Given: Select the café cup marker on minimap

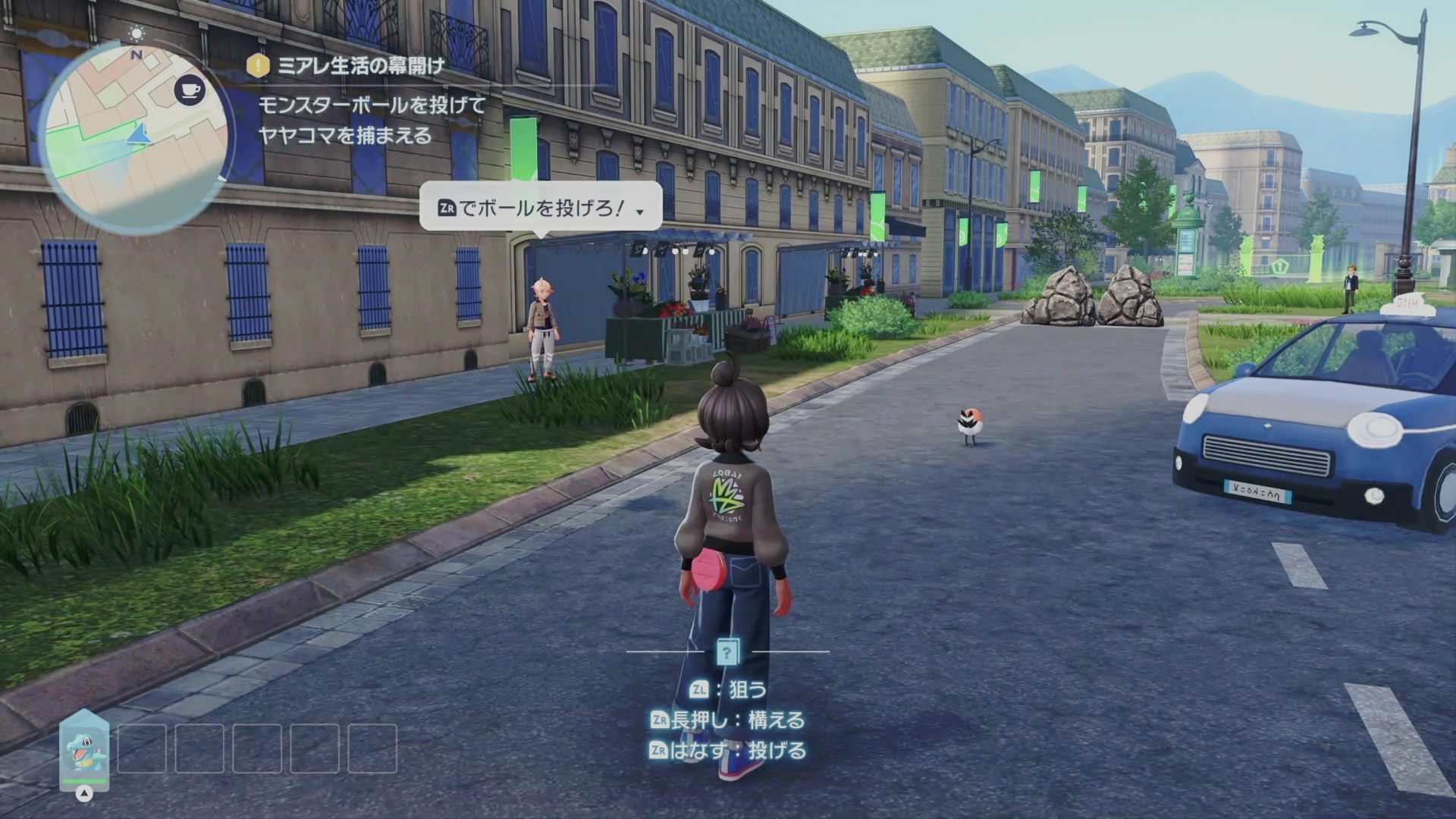Looking at the screenshot, I should click(x=190, y=91).
